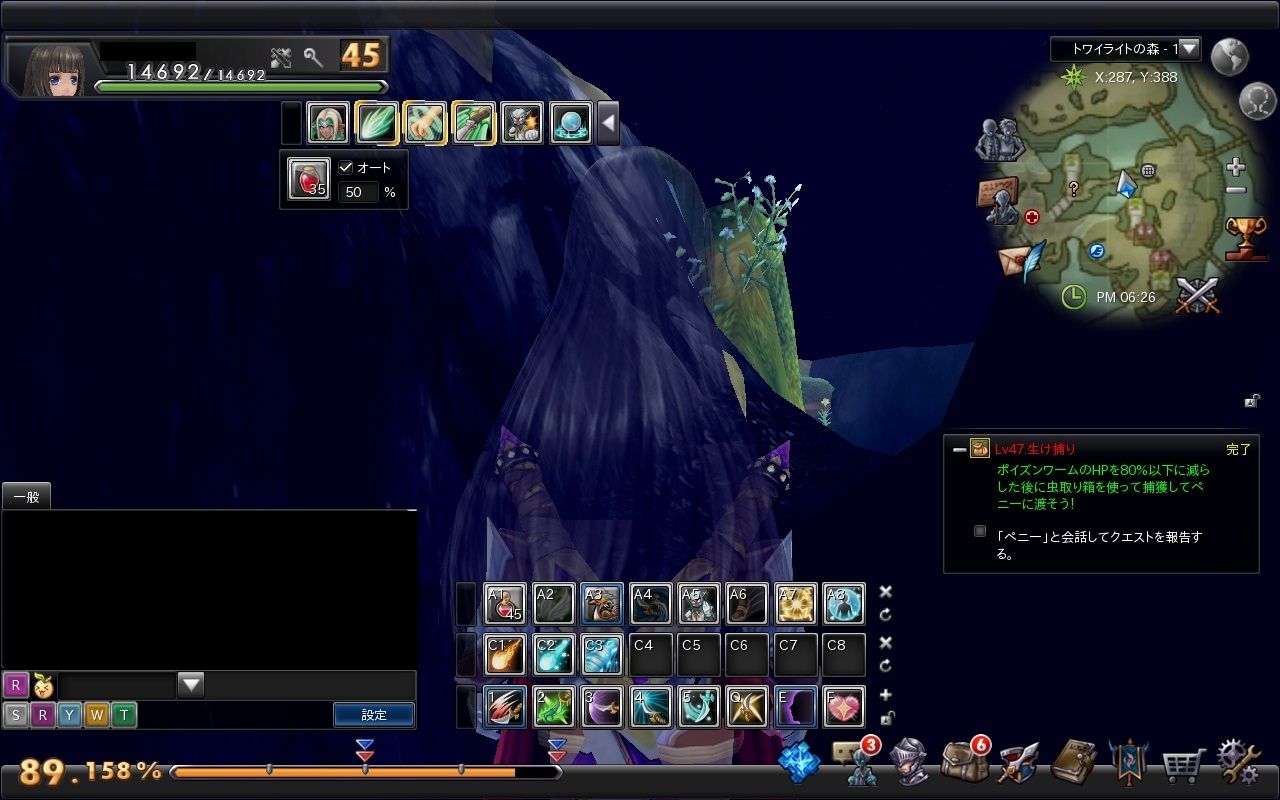Activate the fireball skill in slot C1

[505, 654]
